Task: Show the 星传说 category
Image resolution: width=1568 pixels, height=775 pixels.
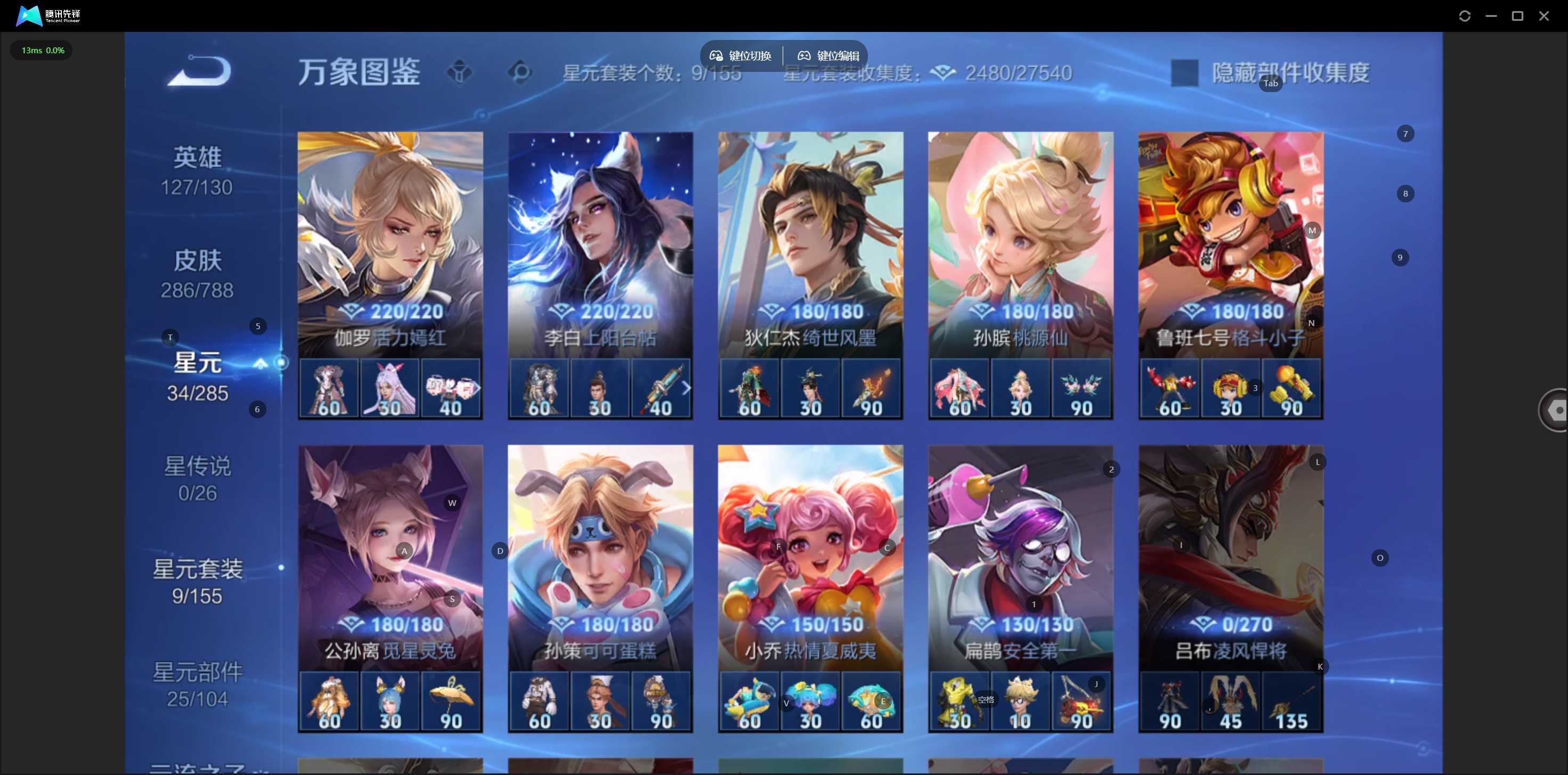Action: [x=197, y=479]
